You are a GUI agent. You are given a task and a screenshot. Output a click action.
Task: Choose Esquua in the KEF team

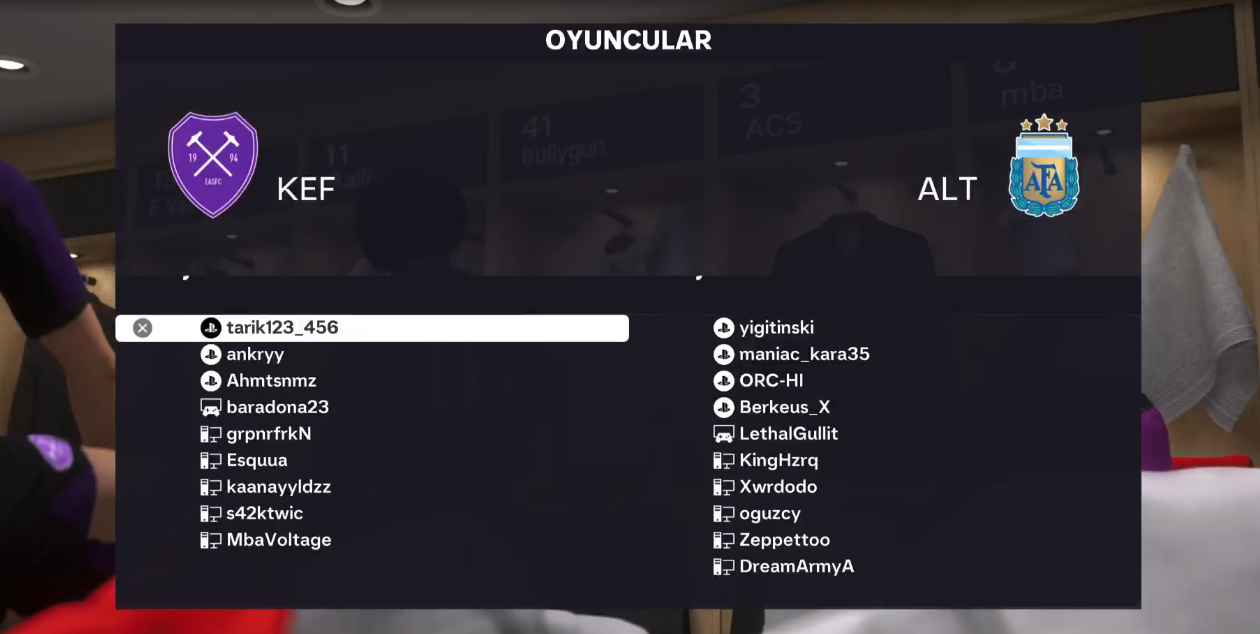click(257, 460)
